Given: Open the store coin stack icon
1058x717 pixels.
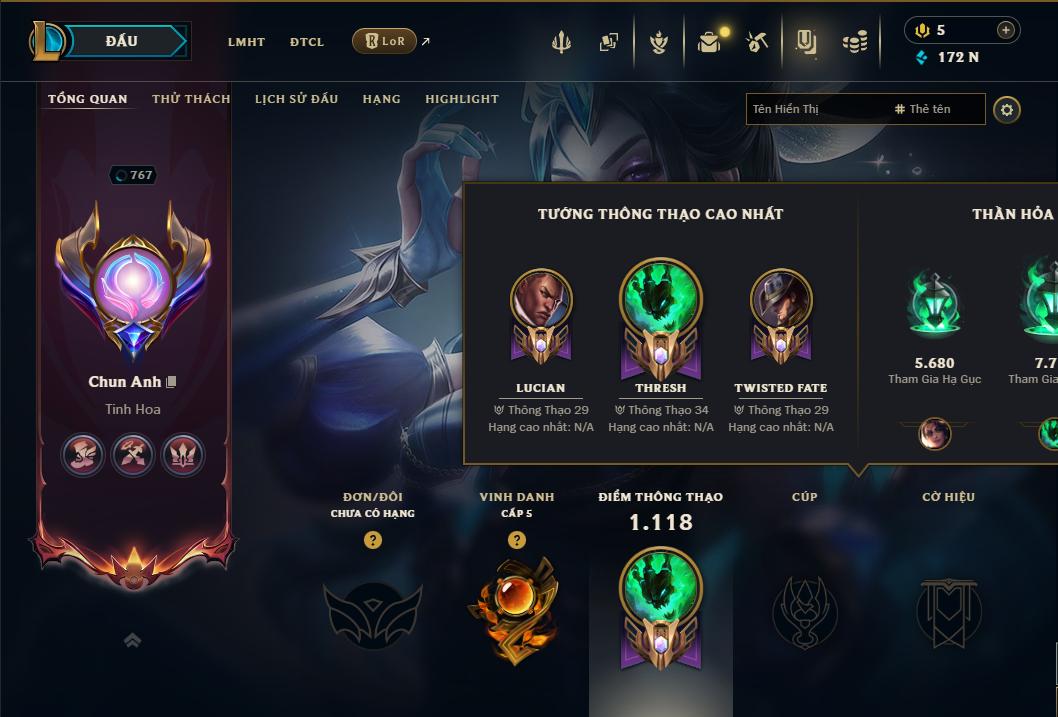Looking at the screenshot, I should pos(854,42).
